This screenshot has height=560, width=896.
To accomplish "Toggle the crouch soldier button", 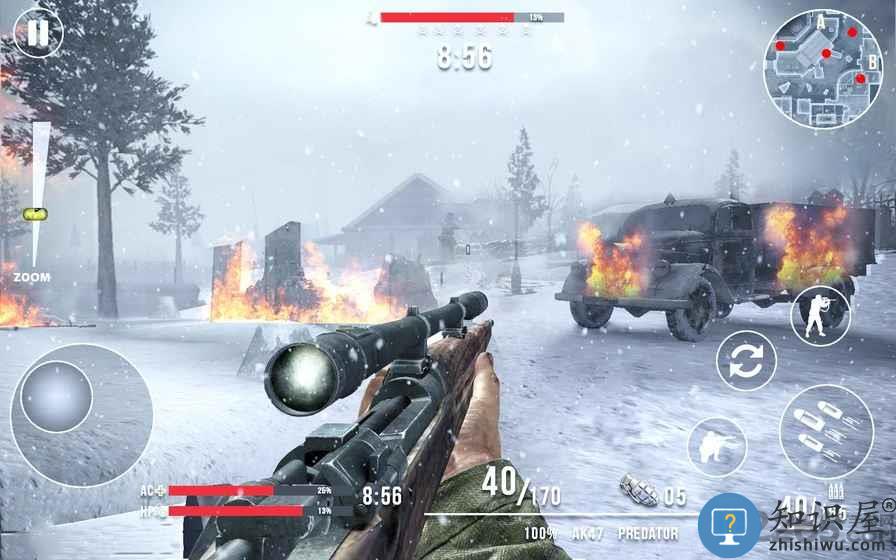I will click(717, 446).
